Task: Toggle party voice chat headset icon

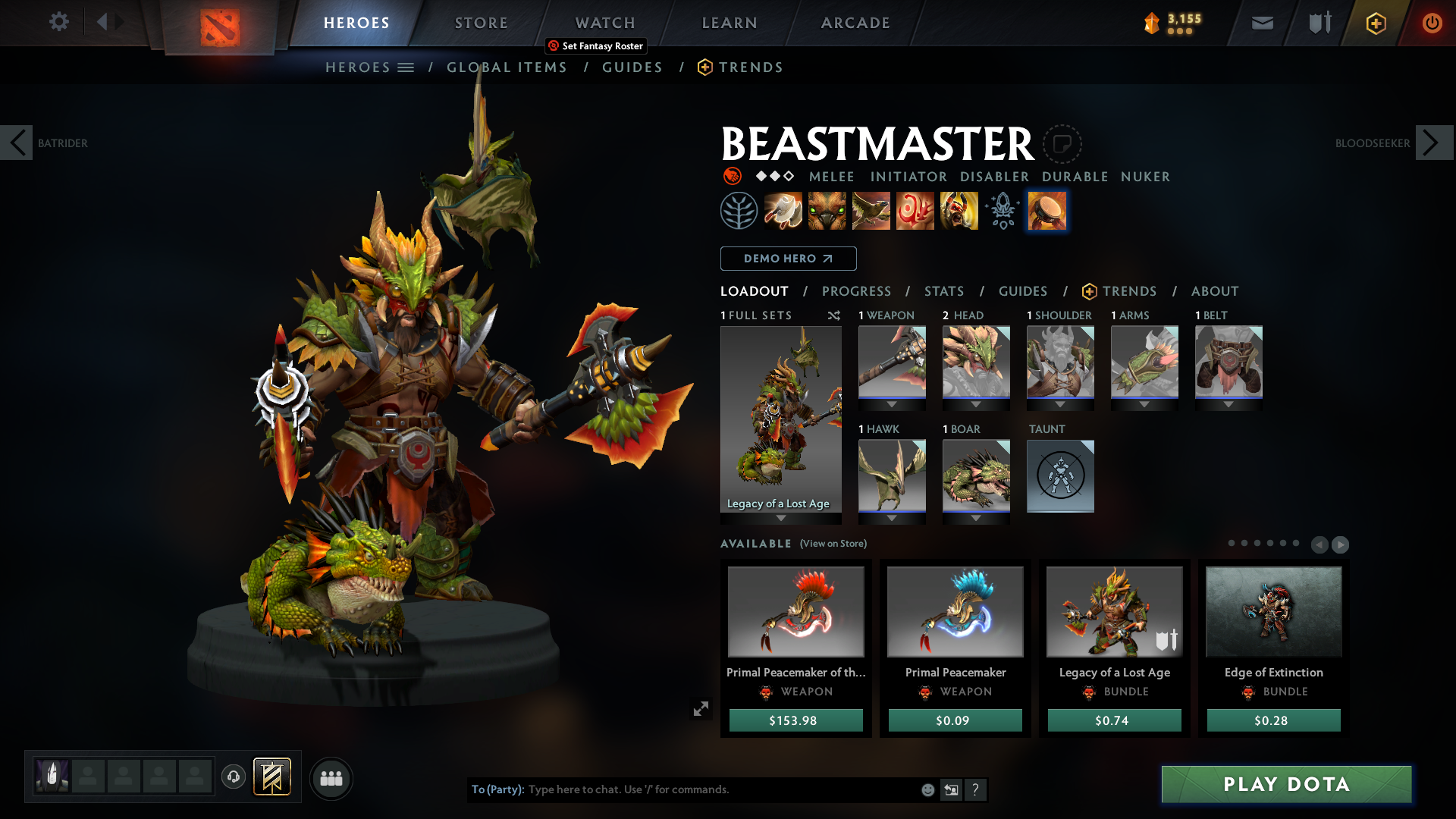Action: tap(234, 778)
